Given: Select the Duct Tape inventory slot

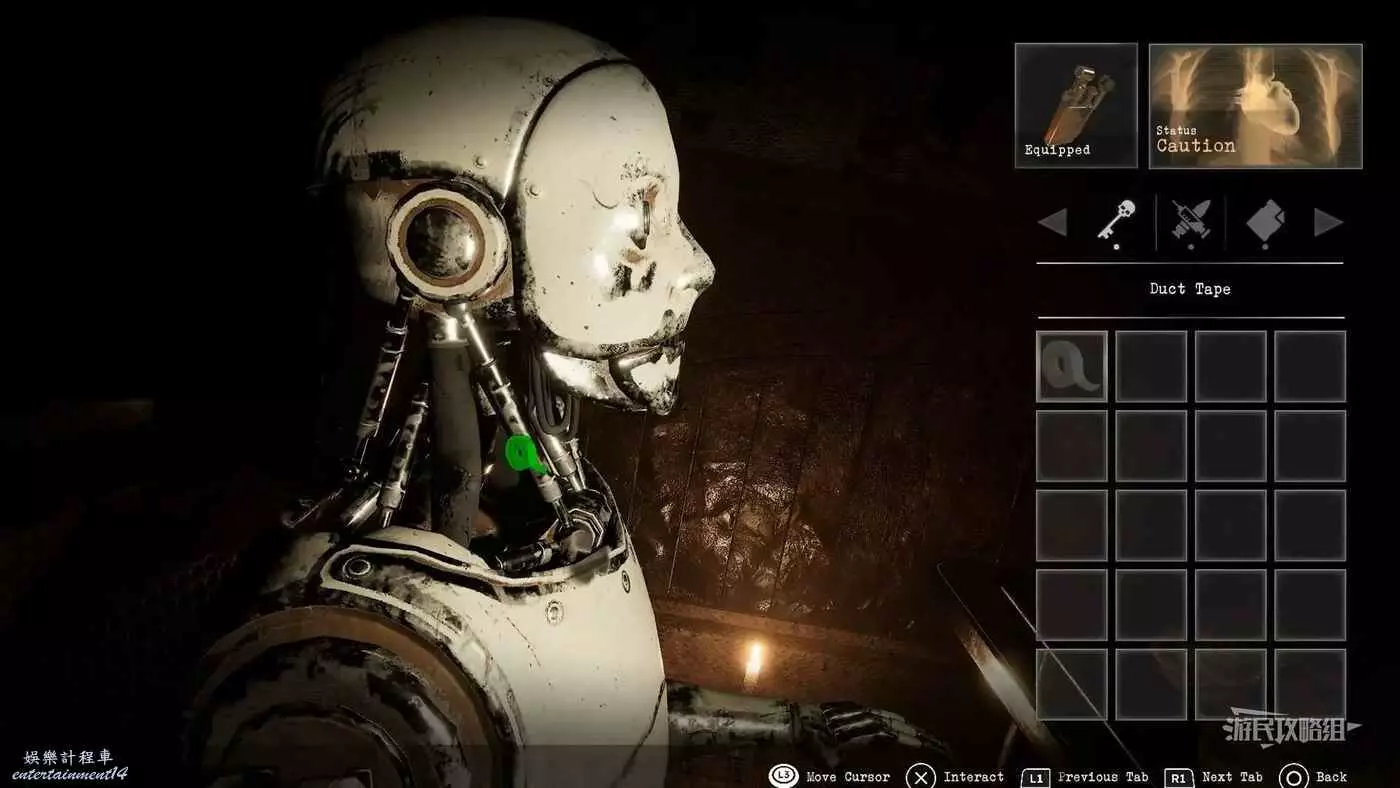Looking at the screenshot, I should pos(1071,366).
